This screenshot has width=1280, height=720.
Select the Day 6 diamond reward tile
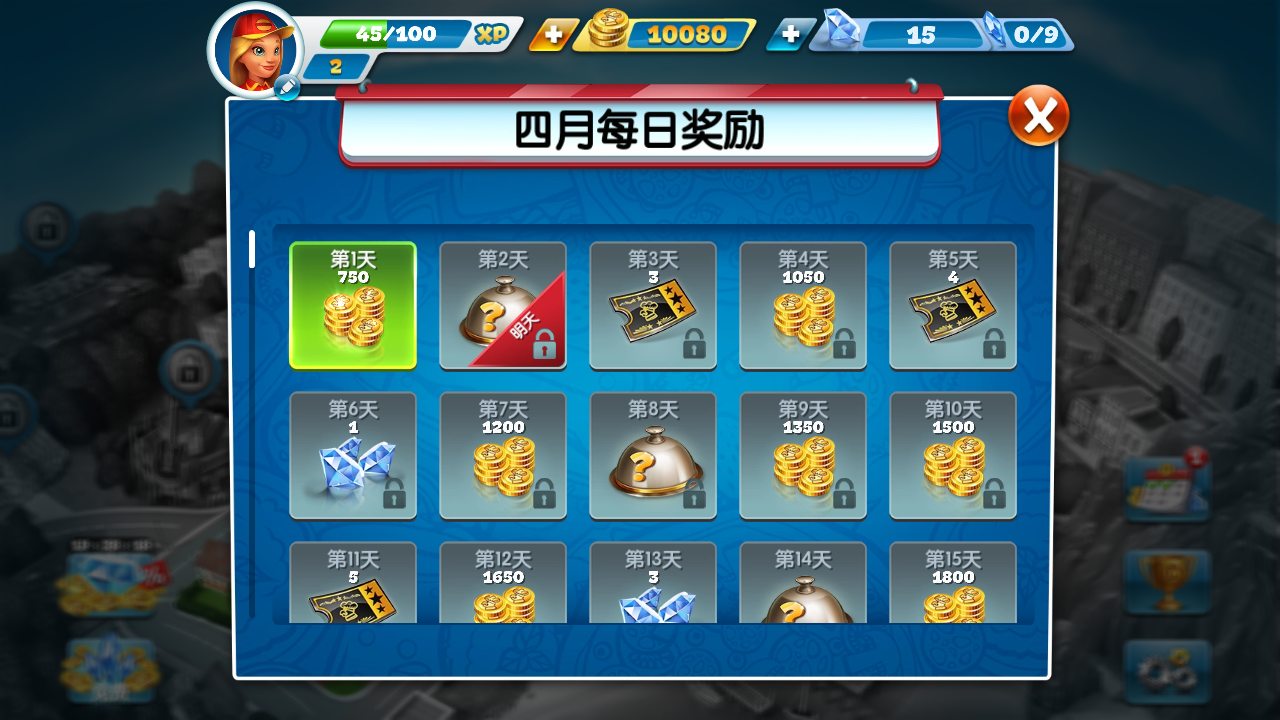click(353, 456)
